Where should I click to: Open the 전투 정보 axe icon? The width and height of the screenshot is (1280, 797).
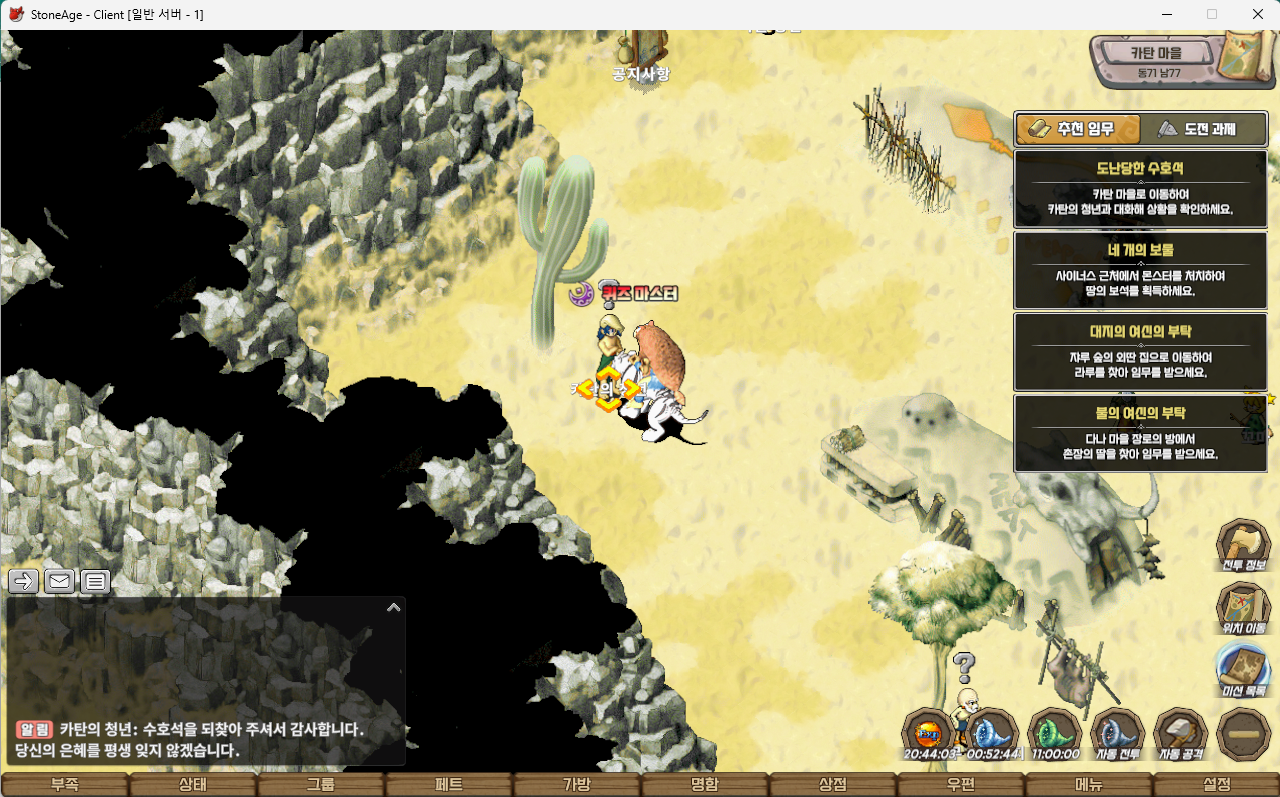point(1243,544)
